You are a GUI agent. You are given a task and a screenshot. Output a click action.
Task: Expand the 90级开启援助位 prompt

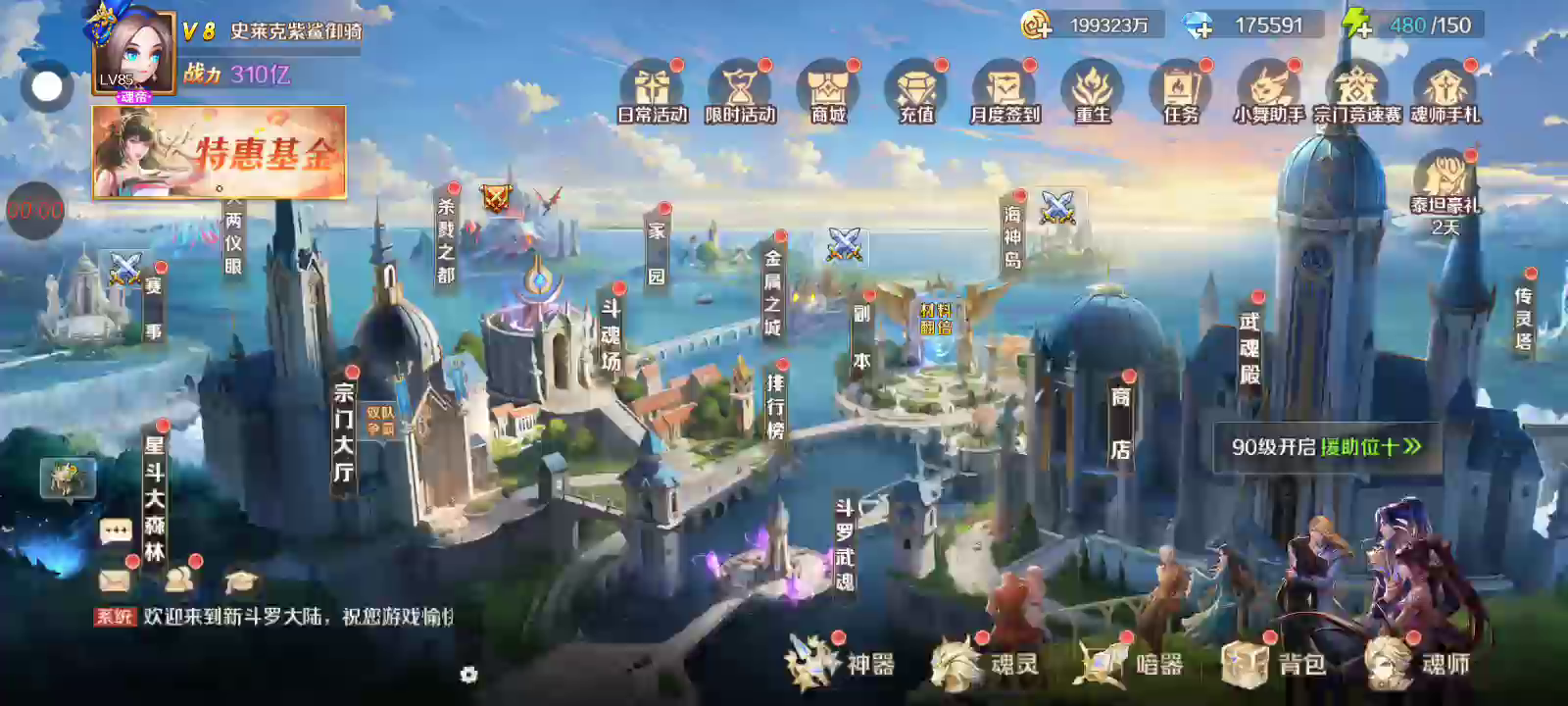[x=1326, y=447]
